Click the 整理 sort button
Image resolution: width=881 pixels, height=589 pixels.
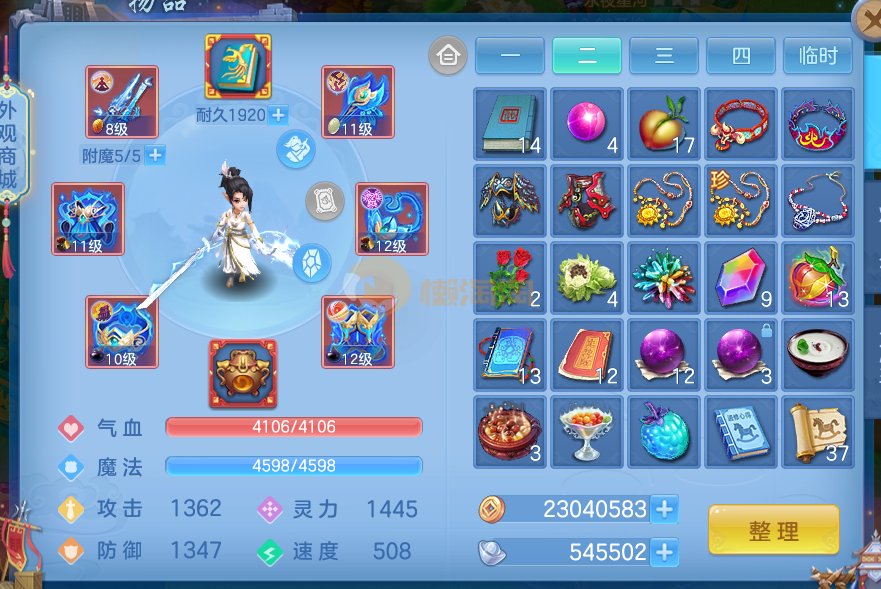[773, 530]
